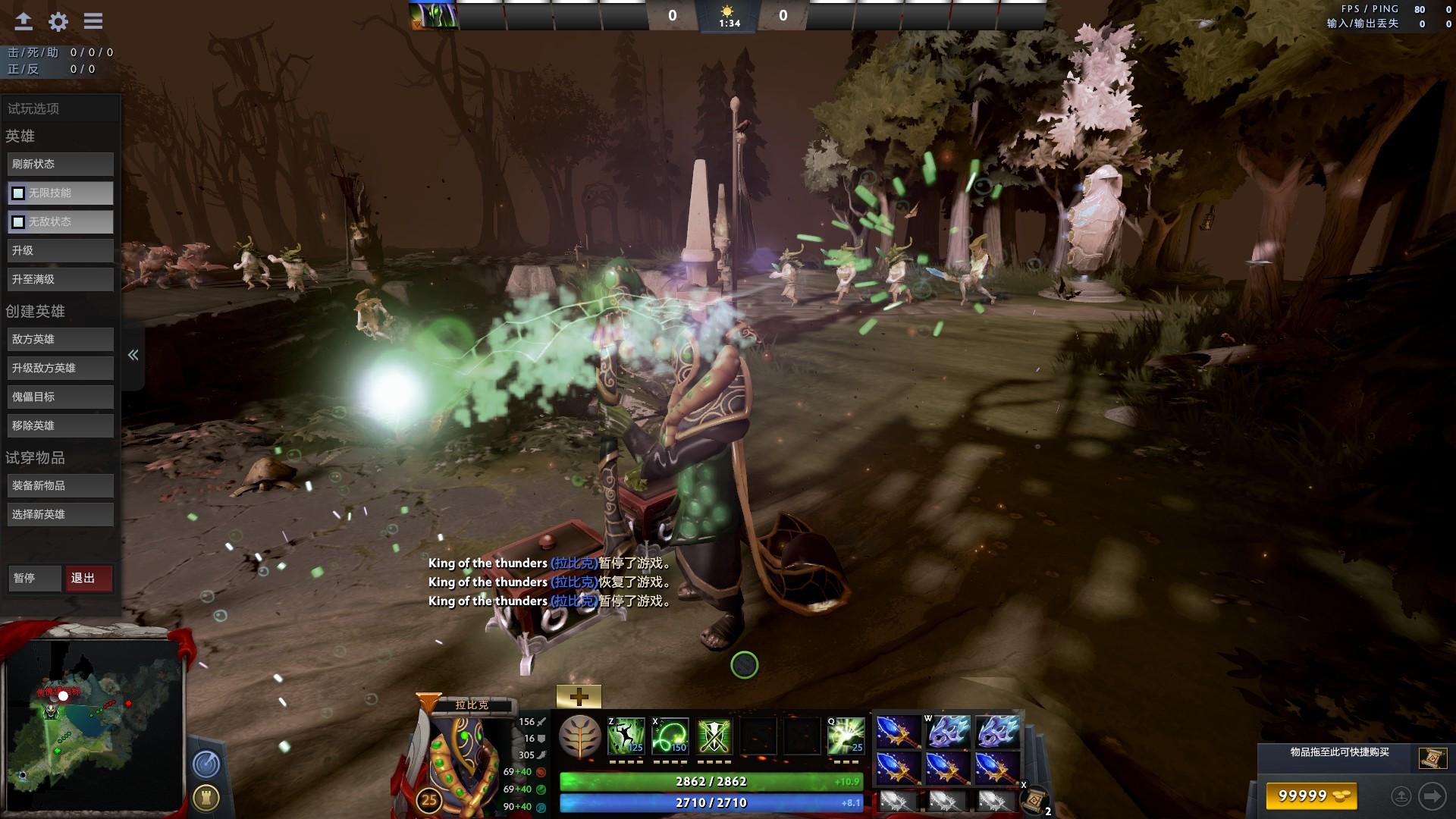Exit the demo with red 退出 button
This screenshot has height=819, width=1456.
(89, 578)
